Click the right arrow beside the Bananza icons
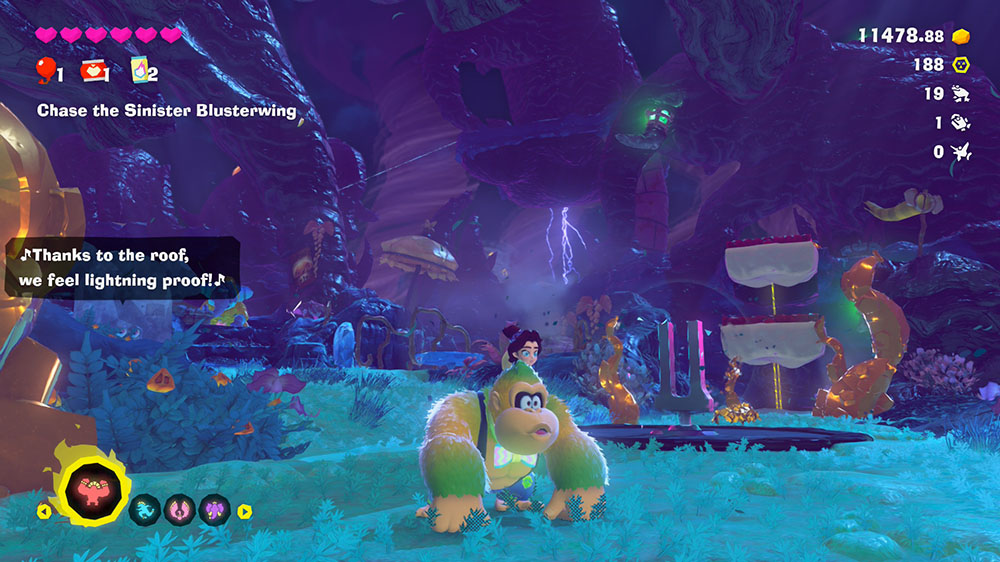The width and height of the screenshot is (1000, 562). (245, 511)
